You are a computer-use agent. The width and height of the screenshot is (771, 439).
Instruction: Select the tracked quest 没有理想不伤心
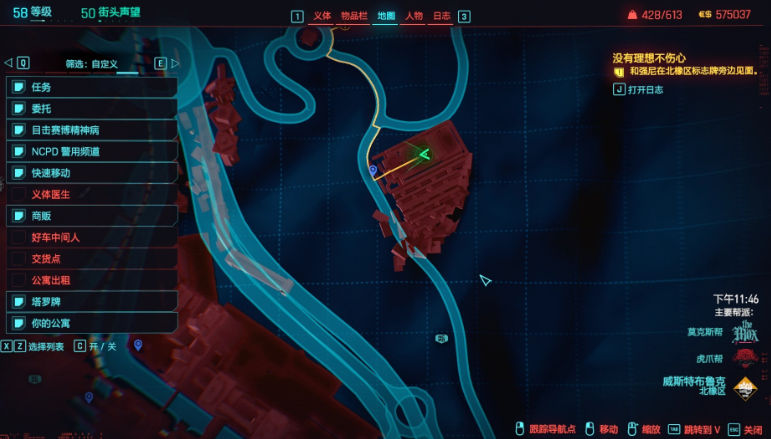649,58
